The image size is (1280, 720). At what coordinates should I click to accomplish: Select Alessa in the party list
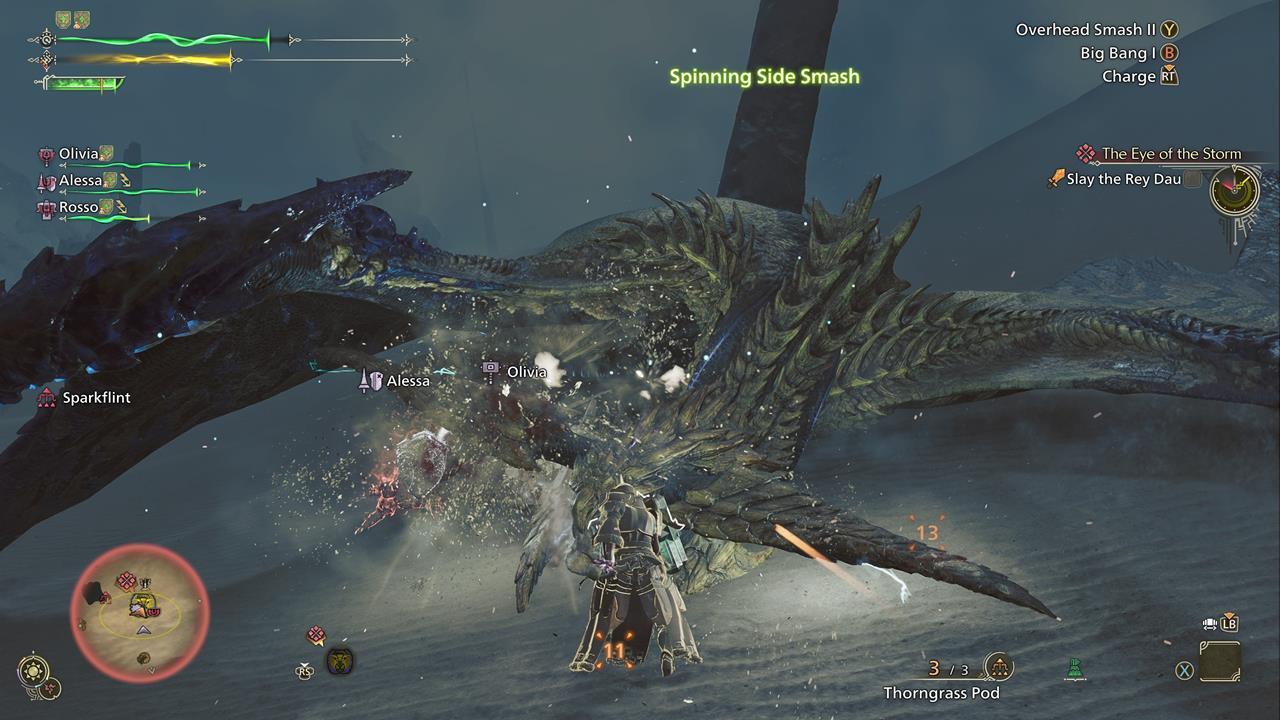[81, 181]
